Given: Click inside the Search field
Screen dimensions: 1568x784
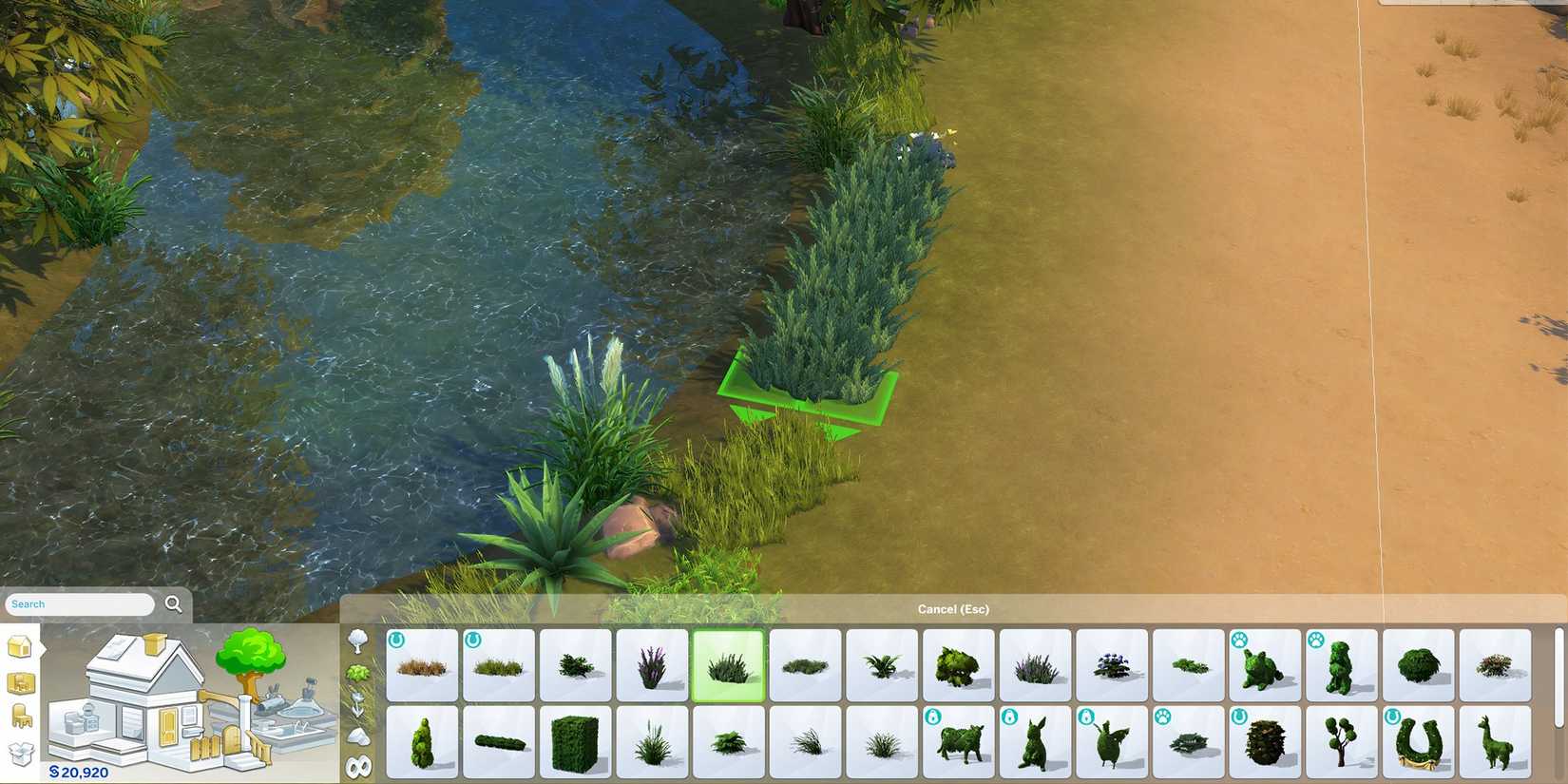Looking at the screenshot, I should [x=76, y=603].
